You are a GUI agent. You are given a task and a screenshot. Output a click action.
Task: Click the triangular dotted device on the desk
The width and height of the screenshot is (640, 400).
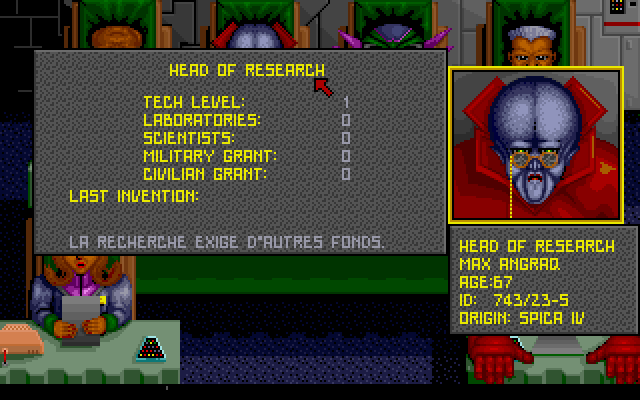154,347
